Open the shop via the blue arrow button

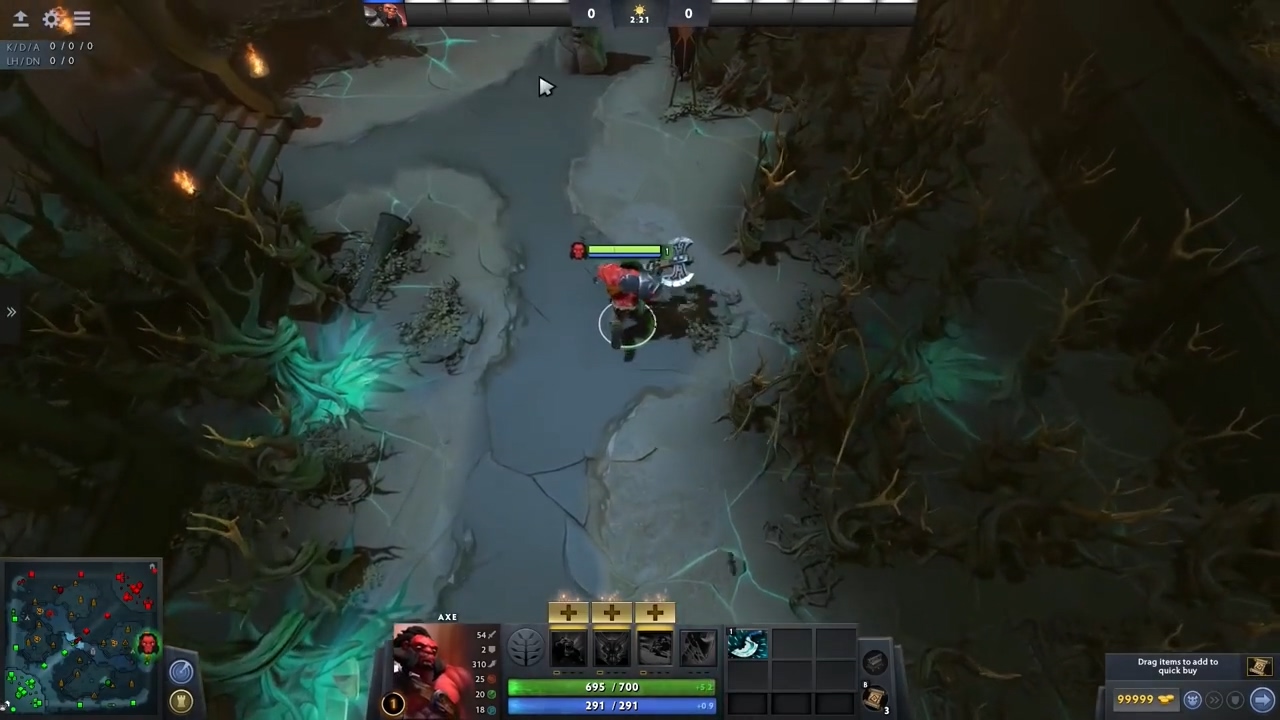coord(1262,700)
